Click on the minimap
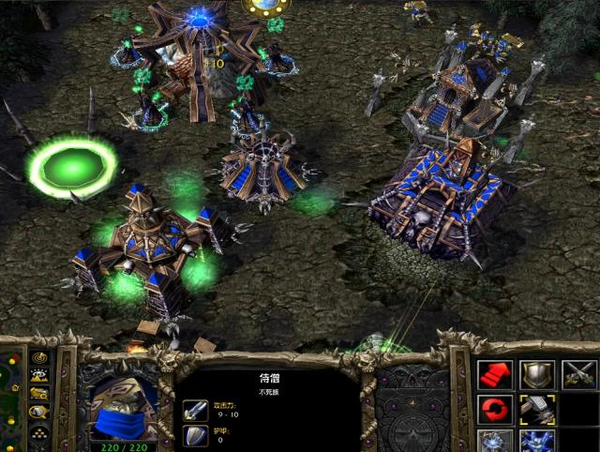Viewport: 600px width, 452px height. [x=10, y=400]
